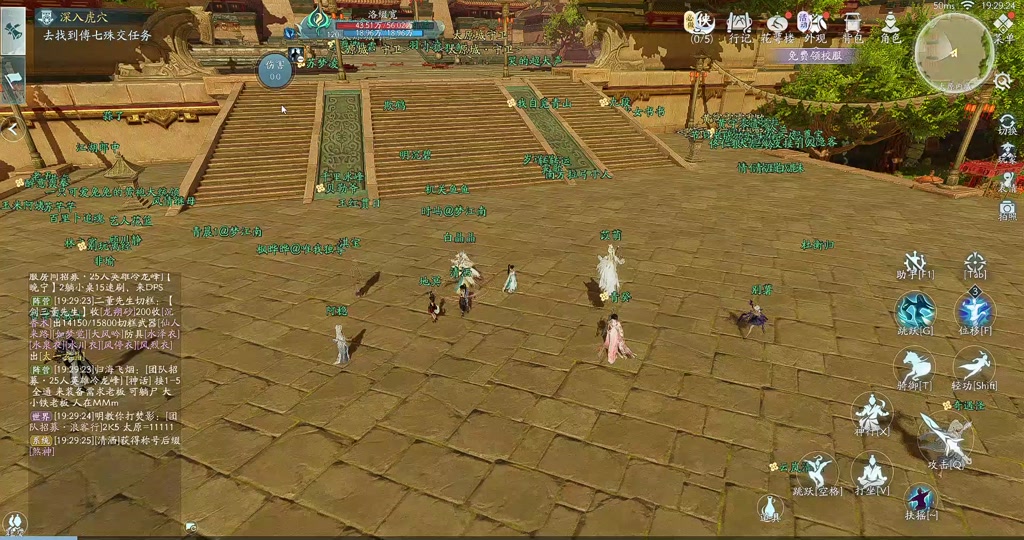Trigger the 攻击 attack button
Image resolution: width=1024 pixels, height=540 pixels.
(x=944, y=440)
